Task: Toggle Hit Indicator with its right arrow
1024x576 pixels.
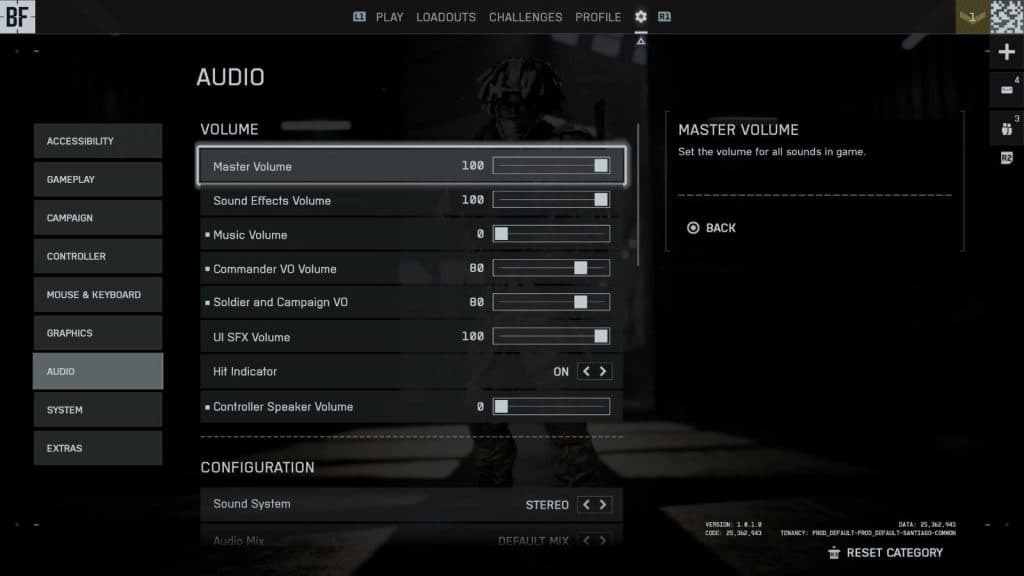Action: 603,372
